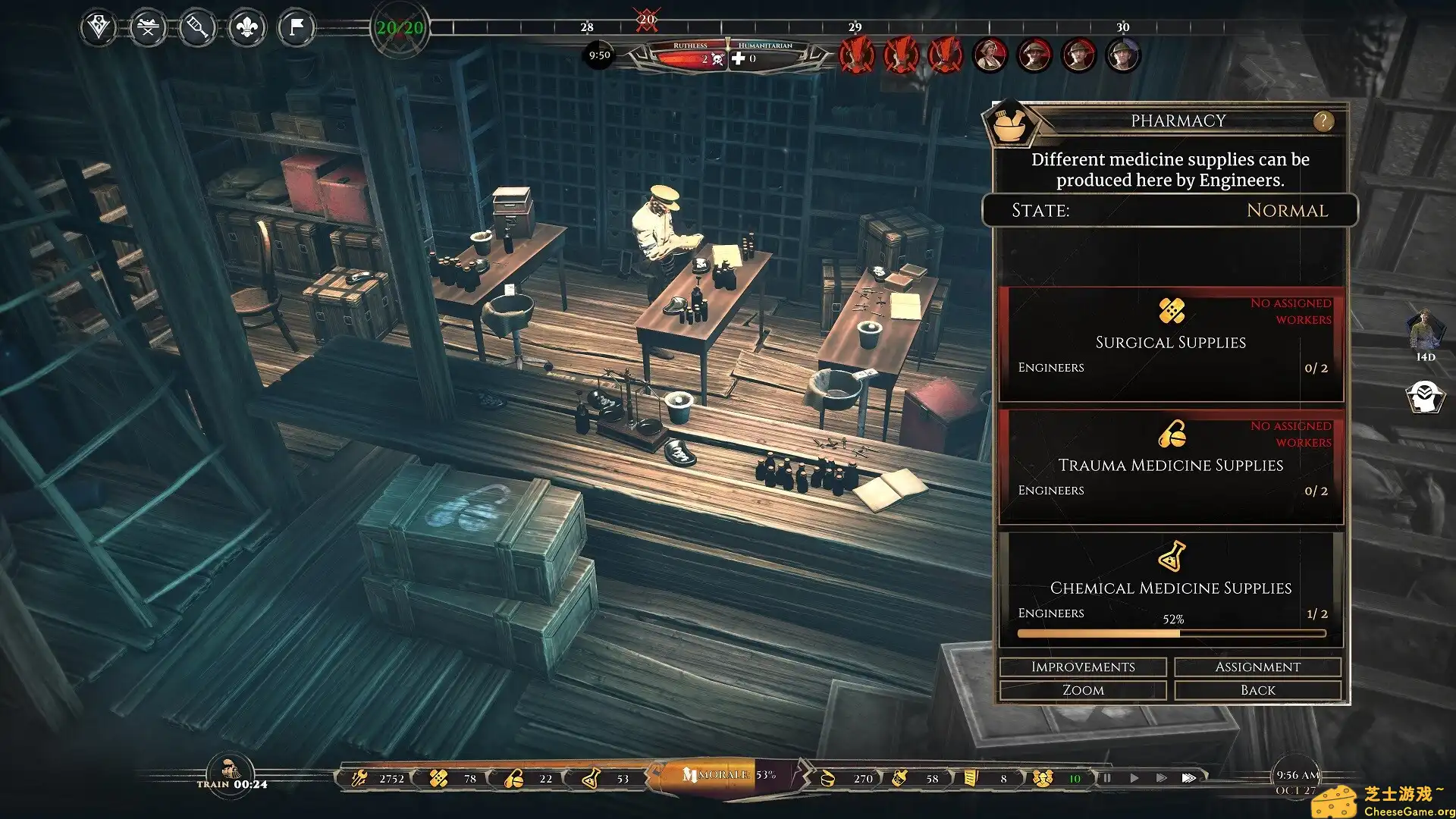Go Back from the Pharmacy panel
This screenshot has height=819, width=1456.
(1257, 690)
